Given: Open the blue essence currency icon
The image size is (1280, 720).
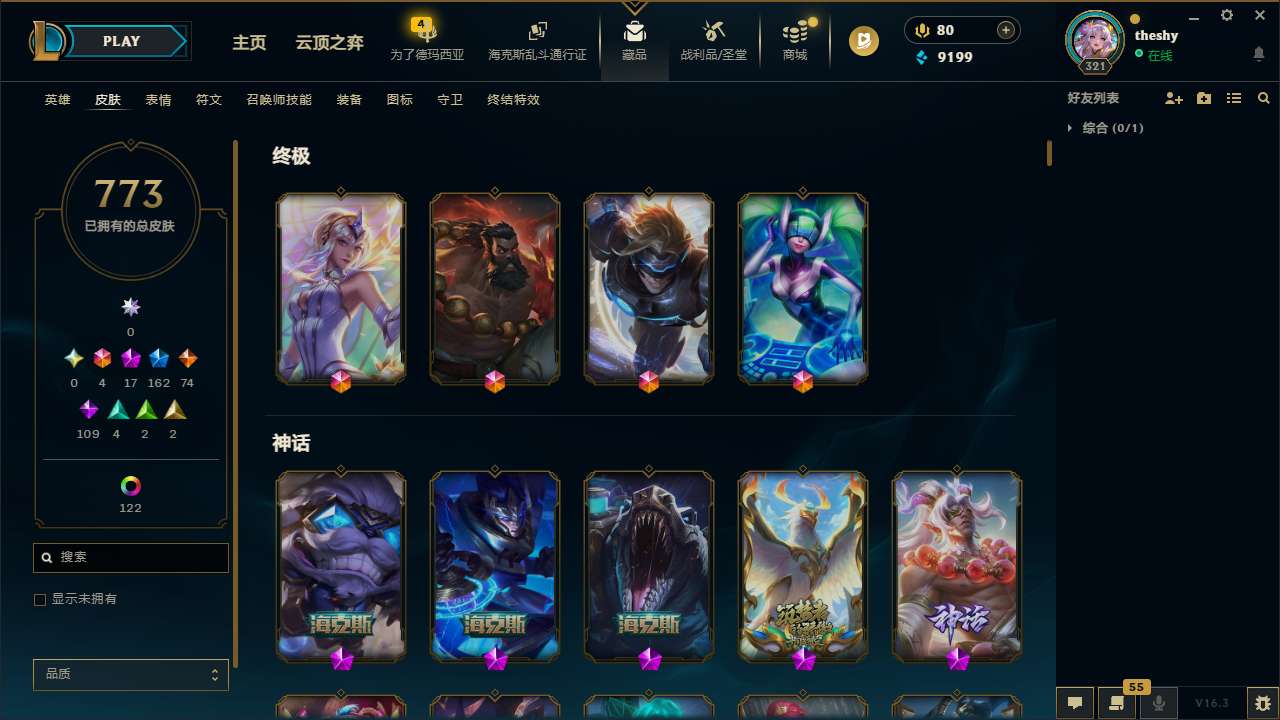Looking at the screenshot, I should pyautogui.click(x=922, y=57).
